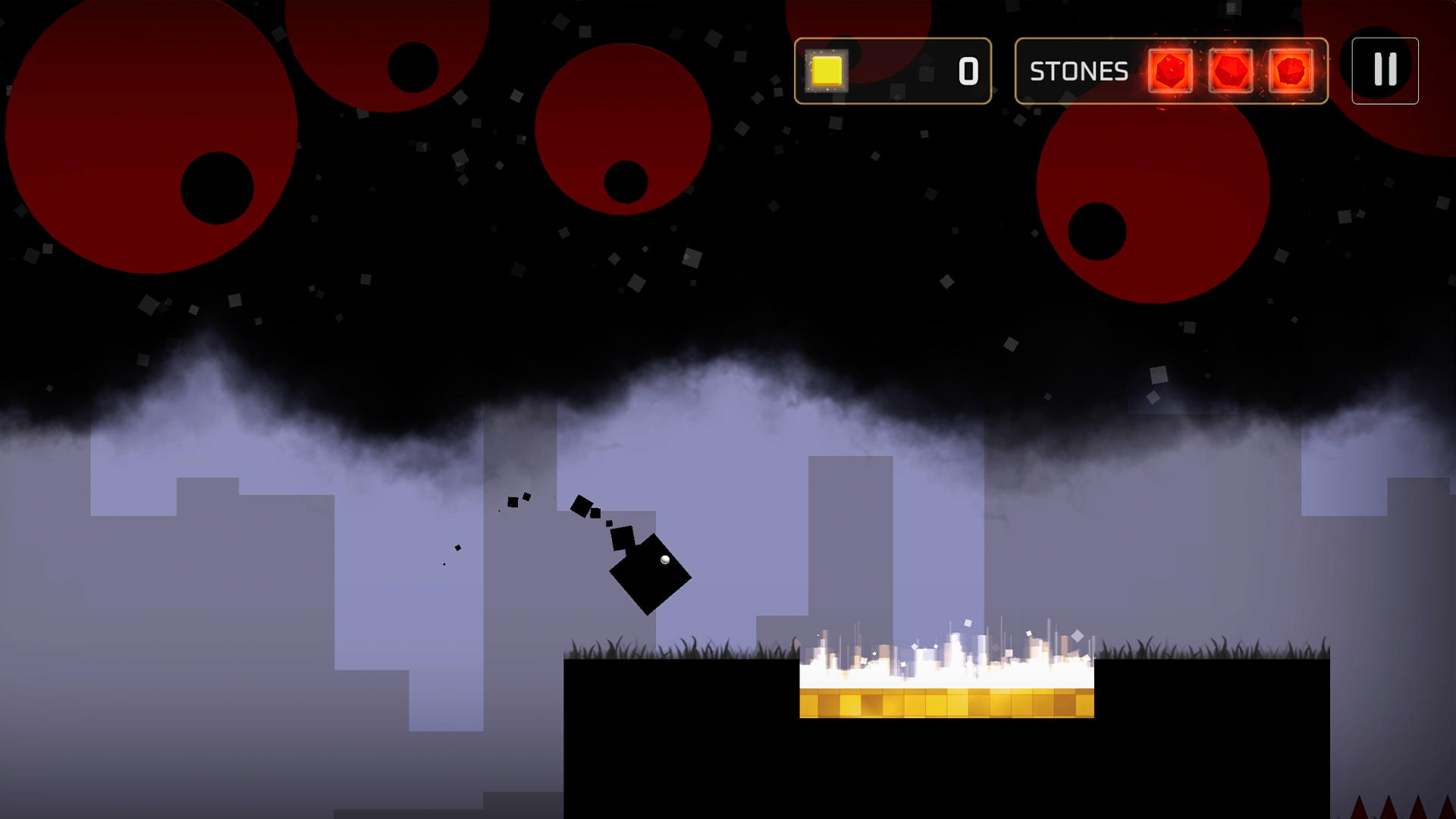Expand the score counter panel

(x=895, y=71)
